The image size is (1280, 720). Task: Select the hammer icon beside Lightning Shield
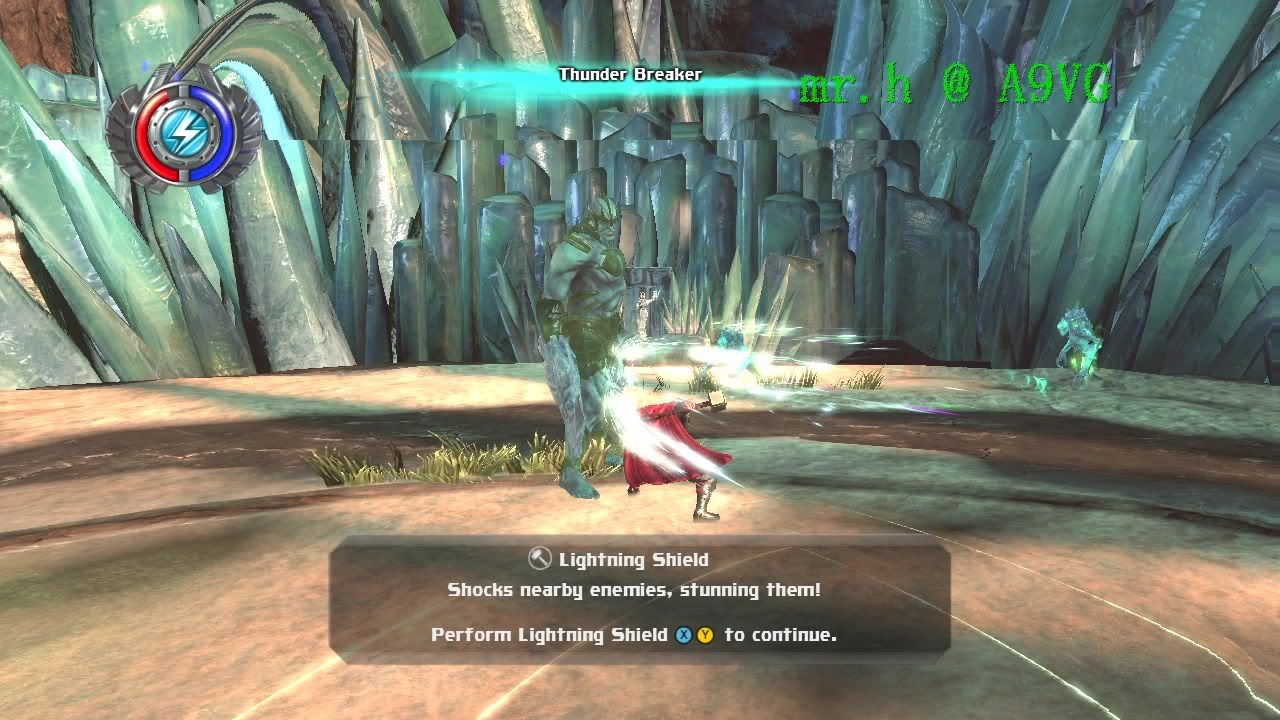click(539, 559)
